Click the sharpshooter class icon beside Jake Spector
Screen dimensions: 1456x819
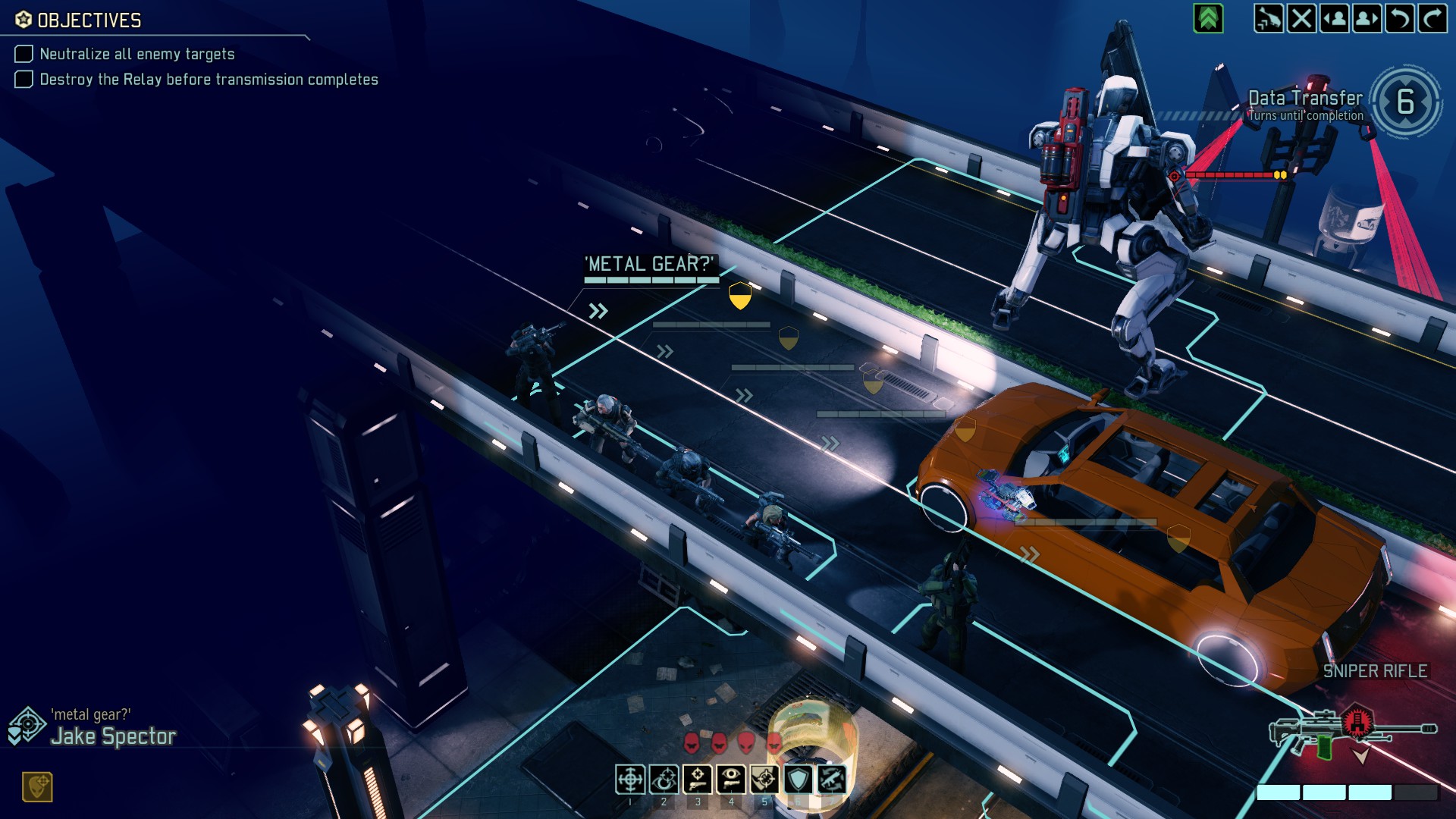pos(27,726)
